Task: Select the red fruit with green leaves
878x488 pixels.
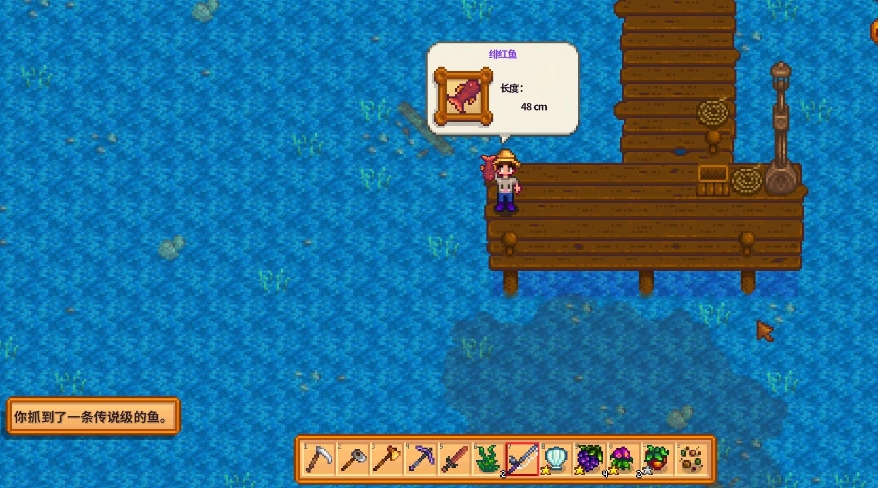Action: coord(657,459)
